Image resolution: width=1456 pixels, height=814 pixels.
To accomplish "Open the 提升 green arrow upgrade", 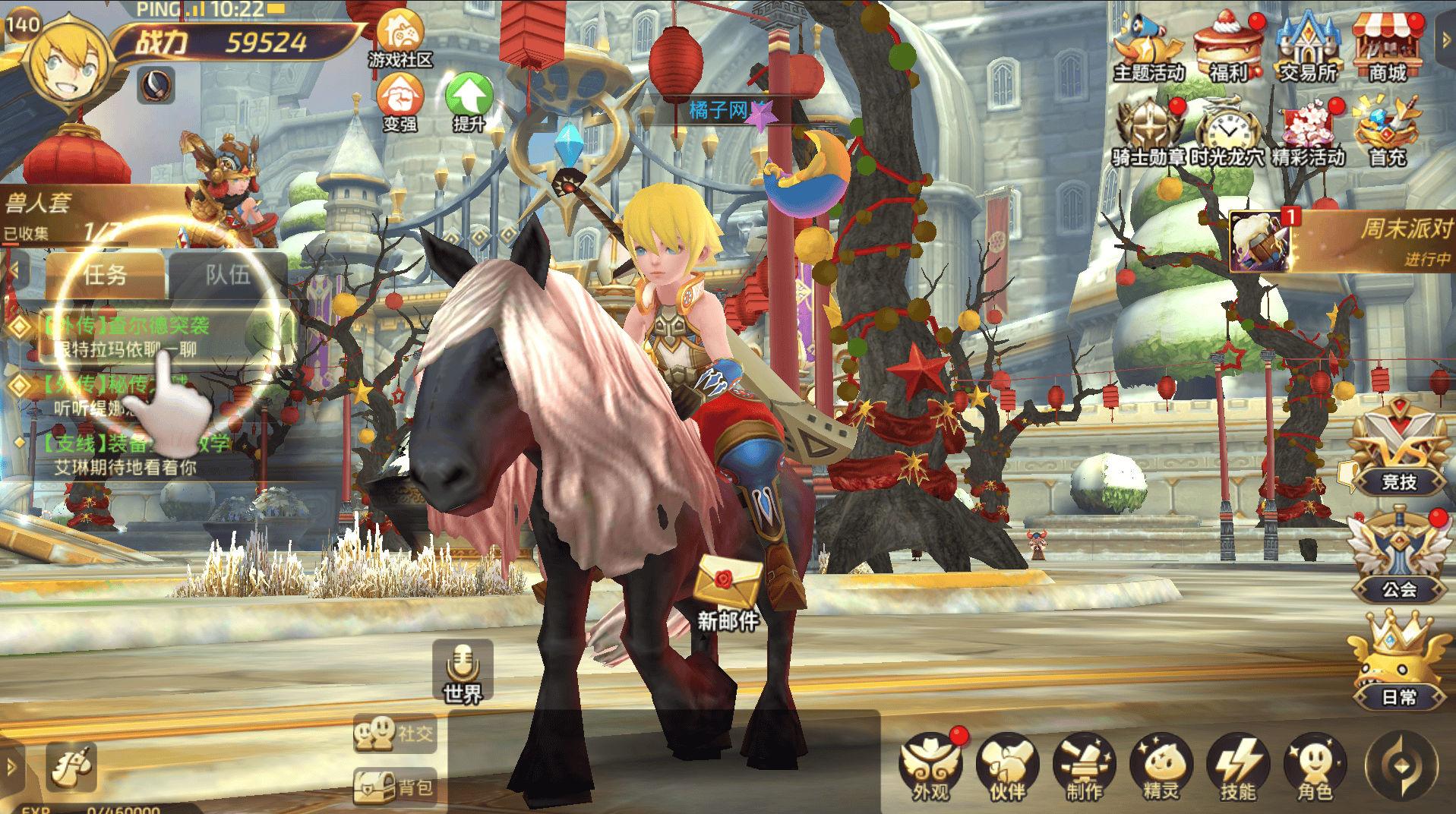I will (x=469, y=99).
